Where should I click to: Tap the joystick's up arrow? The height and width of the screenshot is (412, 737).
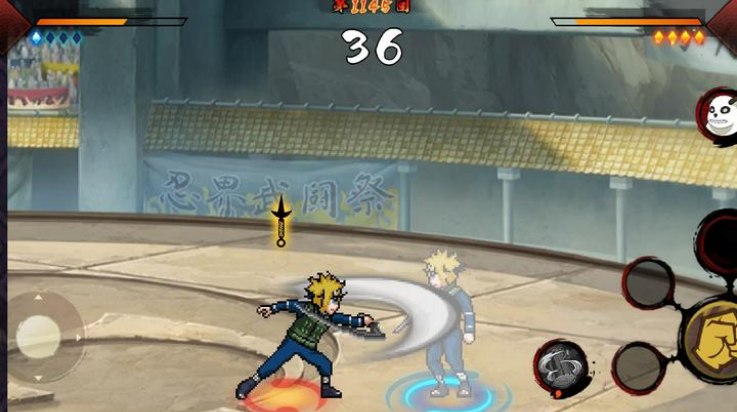tap(40, 299)
